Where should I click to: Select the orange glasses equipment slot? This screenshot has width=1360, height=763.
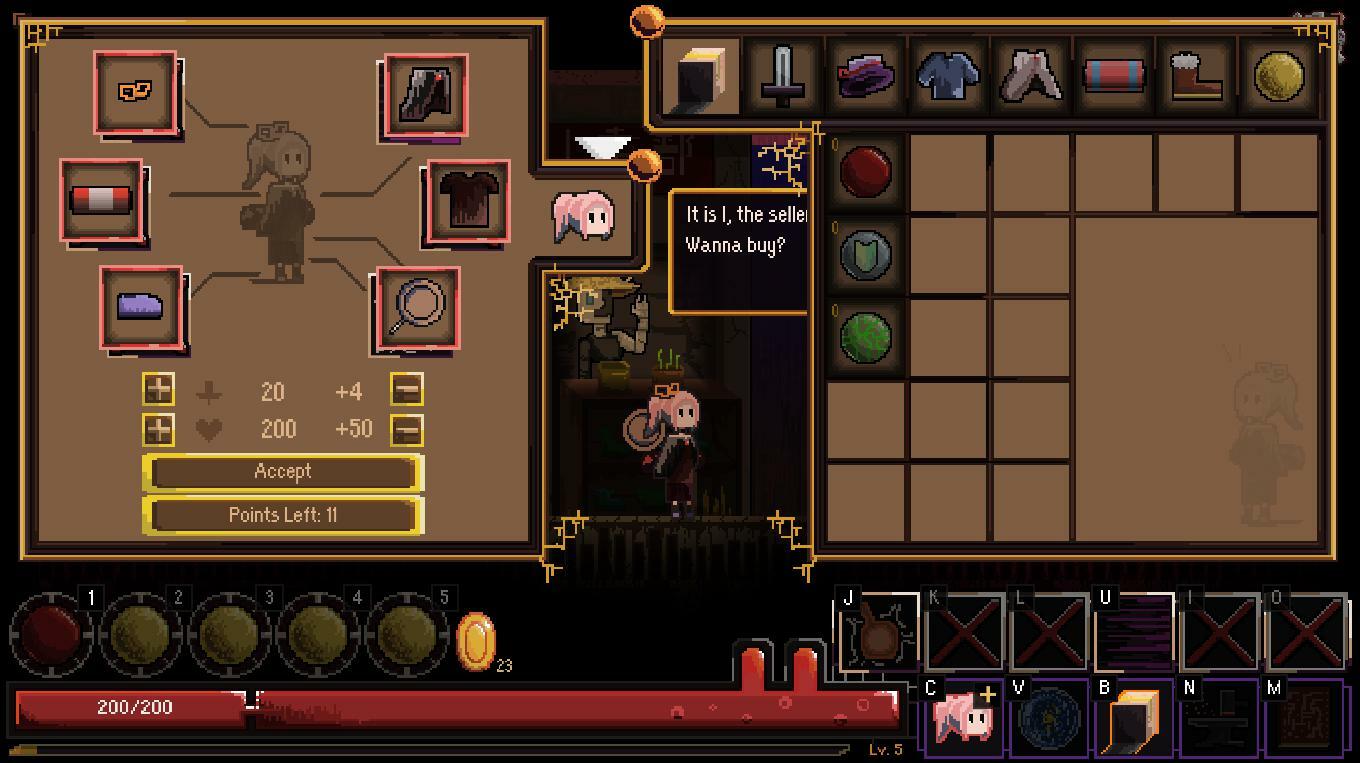pyautogui.click(x=136, y=92)
